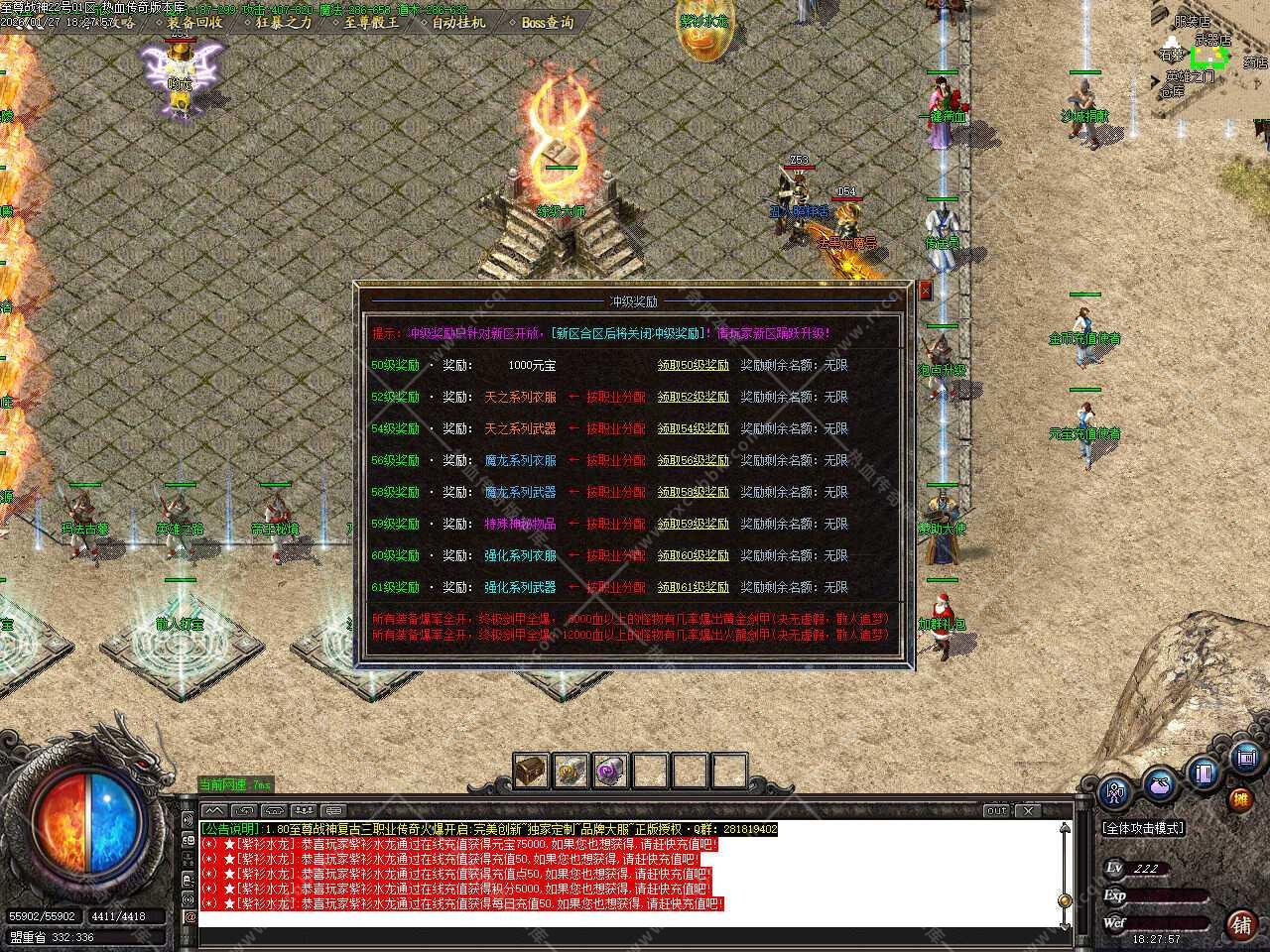The image size is (1270, 952).
Task: Open the 狂暴之力 menu
Action: point(283,22)
